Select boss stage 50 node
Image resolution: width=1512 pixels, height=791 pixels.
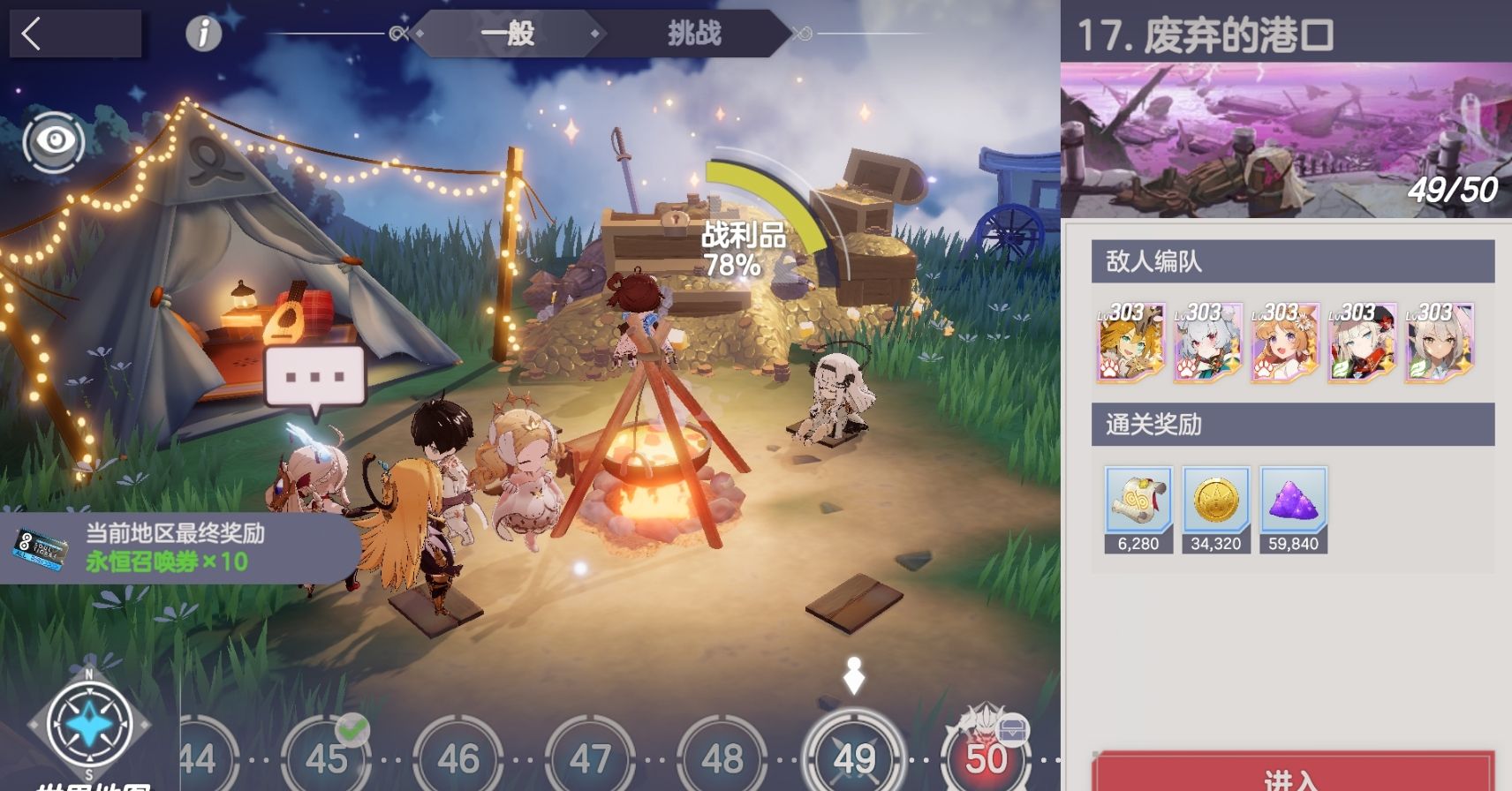click(x=986, y=757)
